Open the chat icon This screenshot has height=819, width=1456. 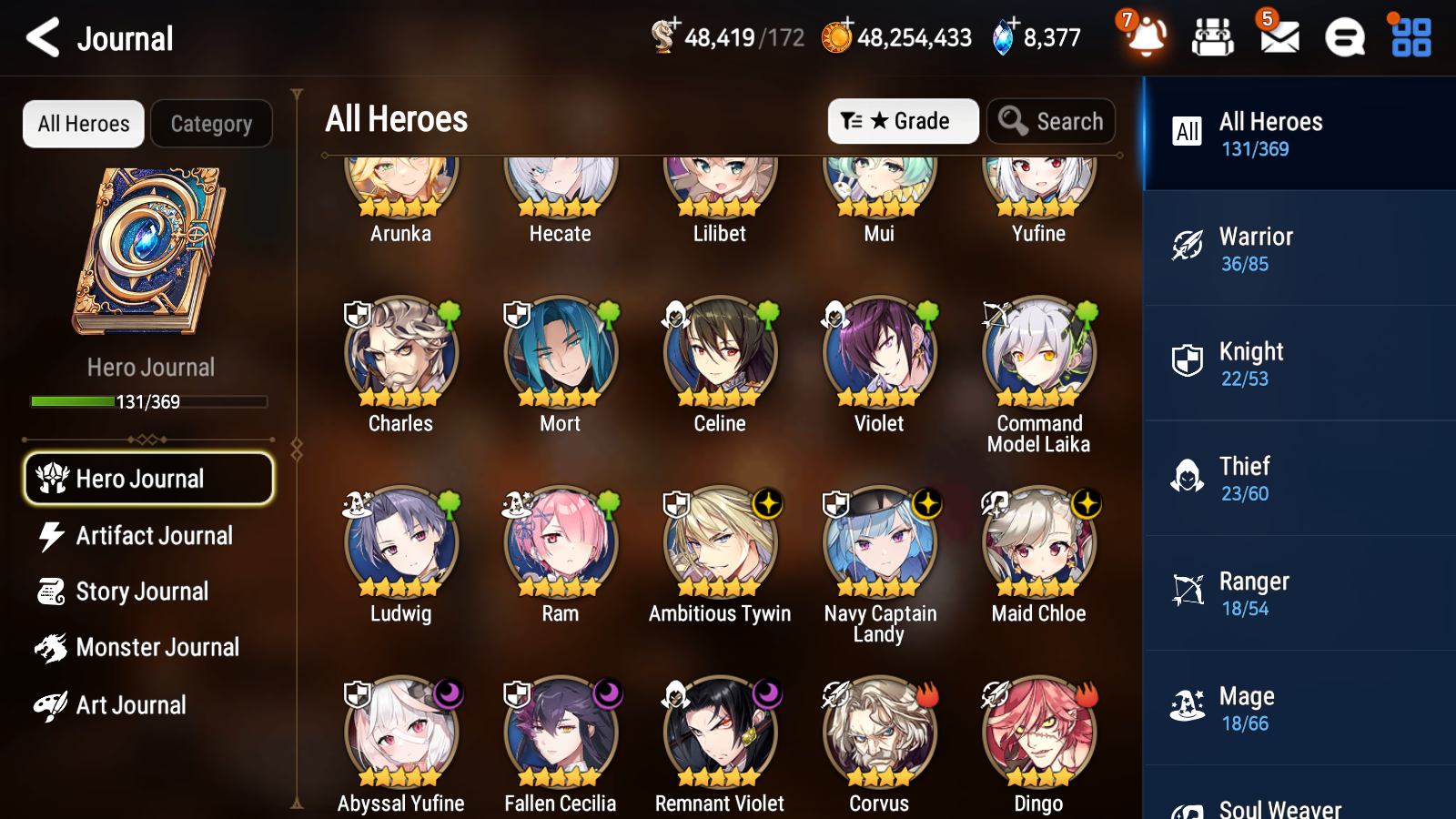[x=1343, y=38]
